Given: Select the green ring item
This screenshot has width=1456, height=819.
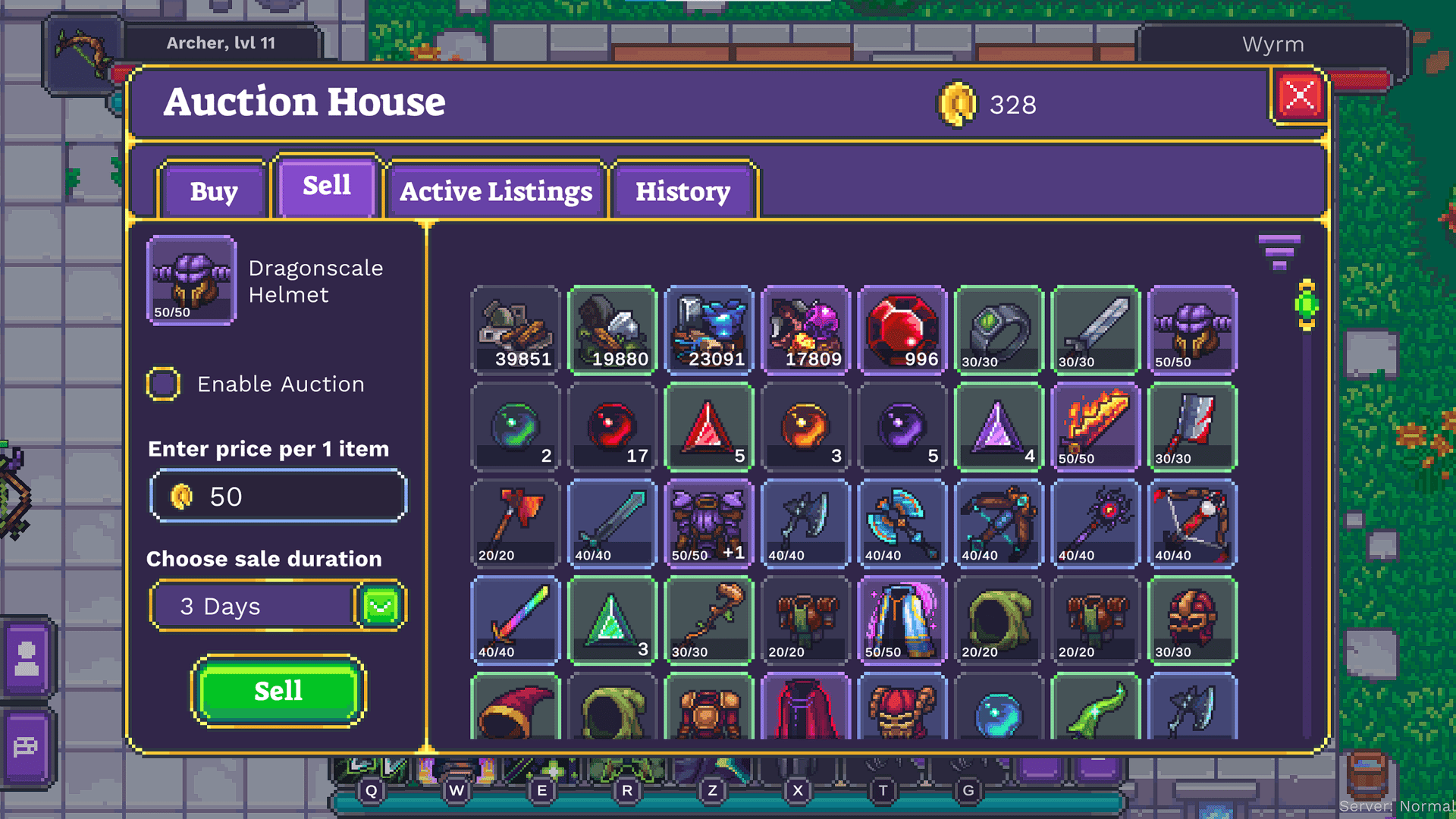Looking at the screenshot, I should (x=999, y=331).
